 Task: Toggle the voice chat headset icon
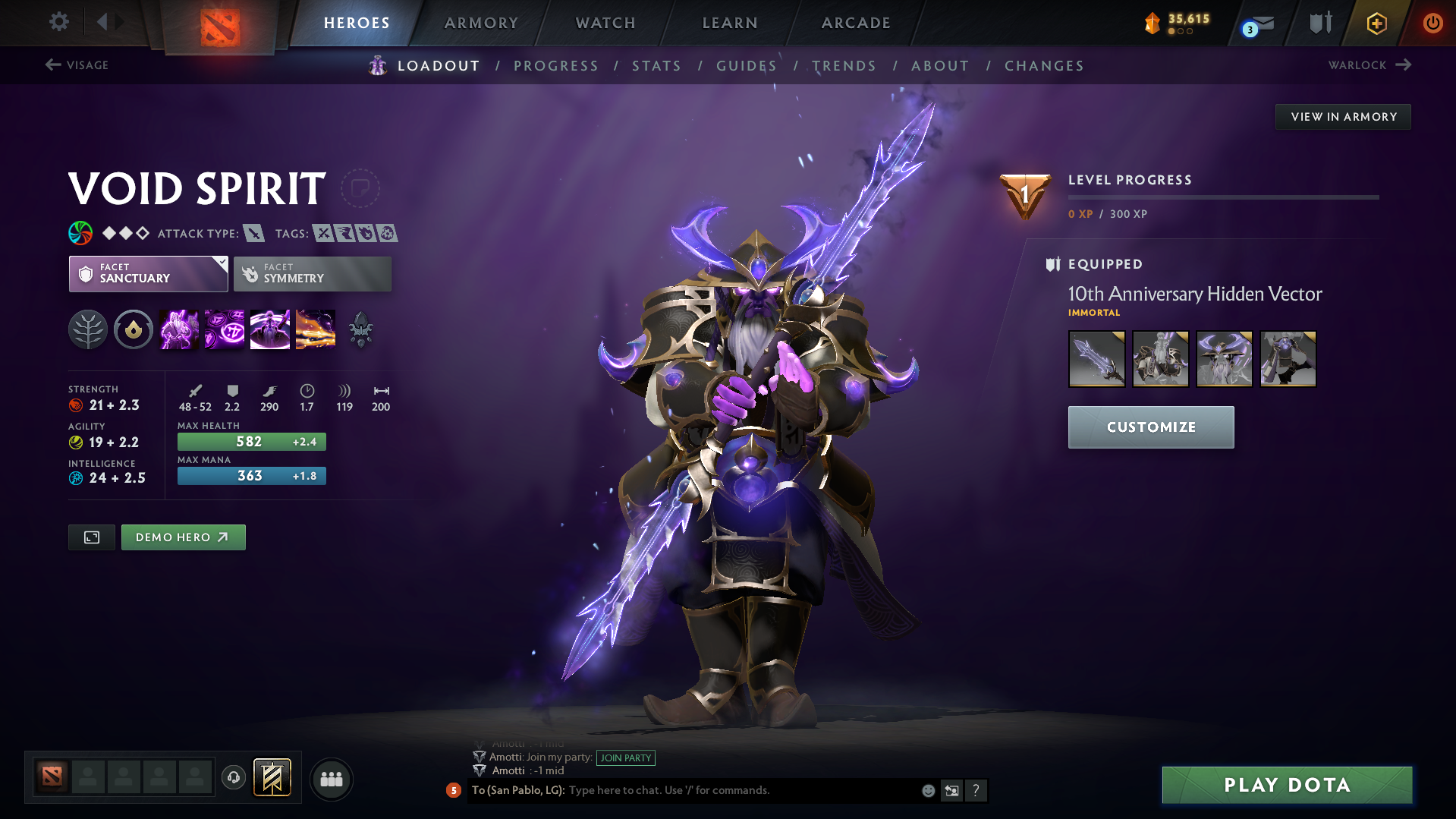click(x=233, y=777)
